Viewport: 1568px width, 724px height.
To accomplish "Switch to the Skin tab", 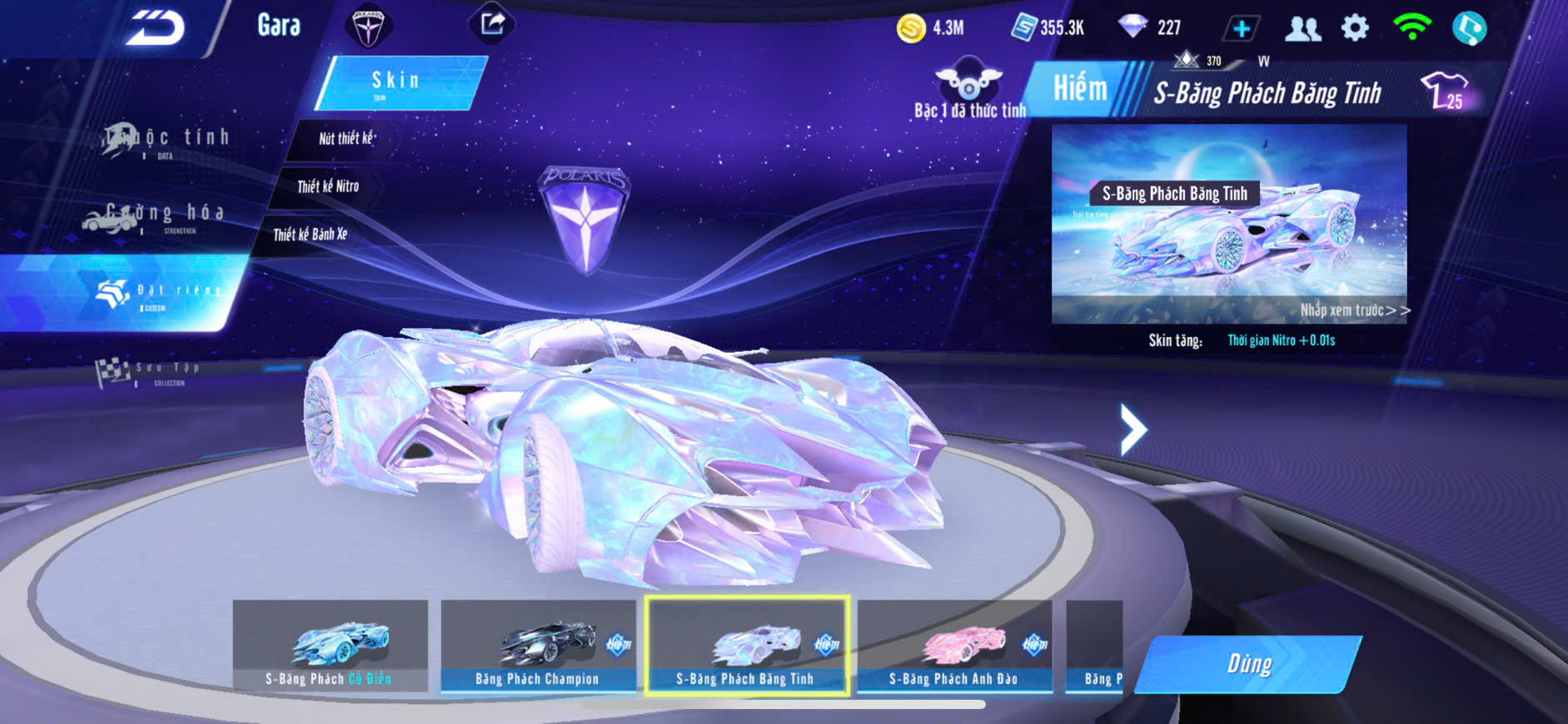I will point(398,82).
